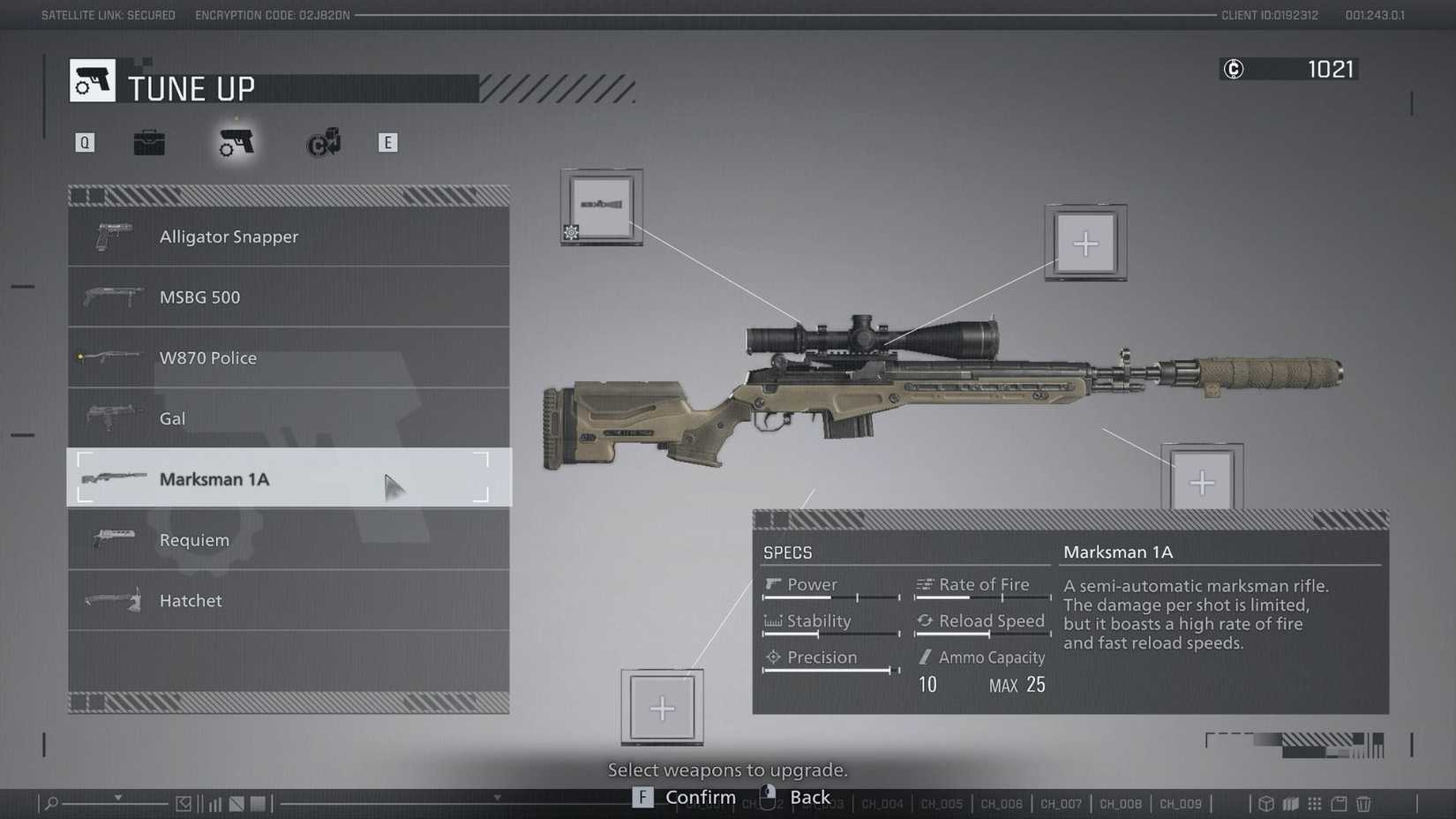The image size is (1456, 819).
Task: Open the currency exchange icon tab
Action: [321, 142]
